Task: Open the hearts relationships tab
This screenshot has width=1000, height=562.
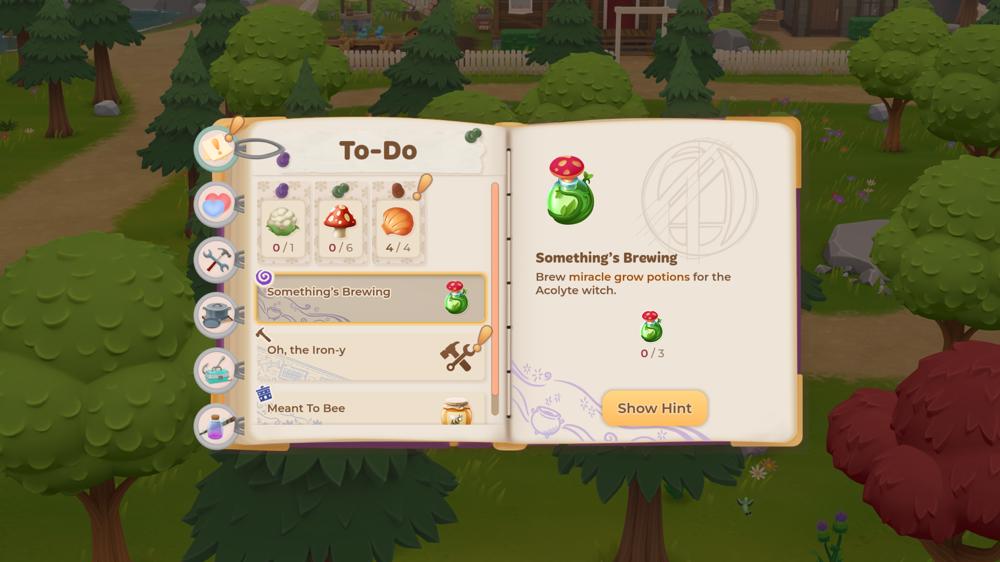Action: click(217, 205)
